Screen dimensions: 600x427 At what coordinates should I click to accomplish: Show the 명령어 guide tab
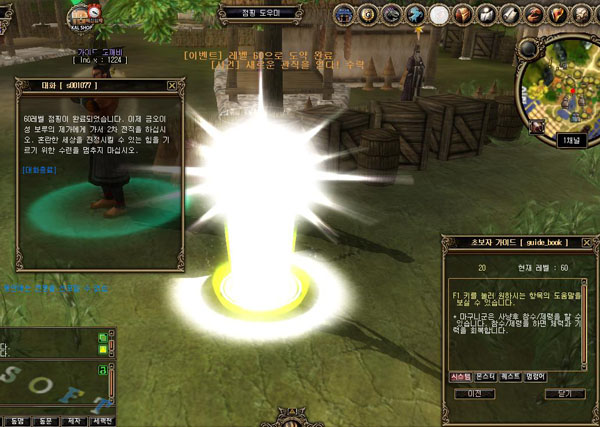[535, 376]
